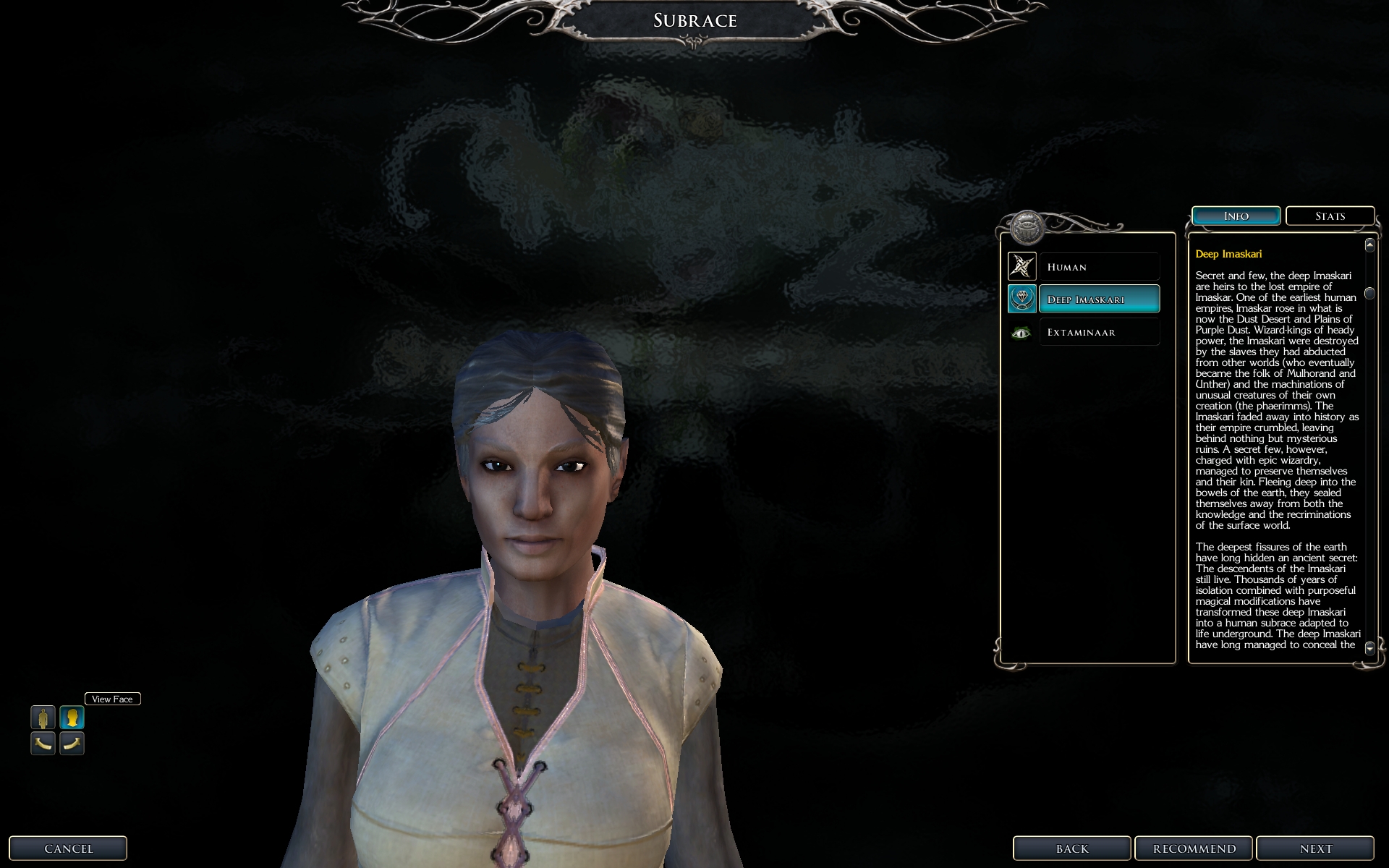Click the description scrollbar up arrow

pyautogui.click(x=1369, y=245)
